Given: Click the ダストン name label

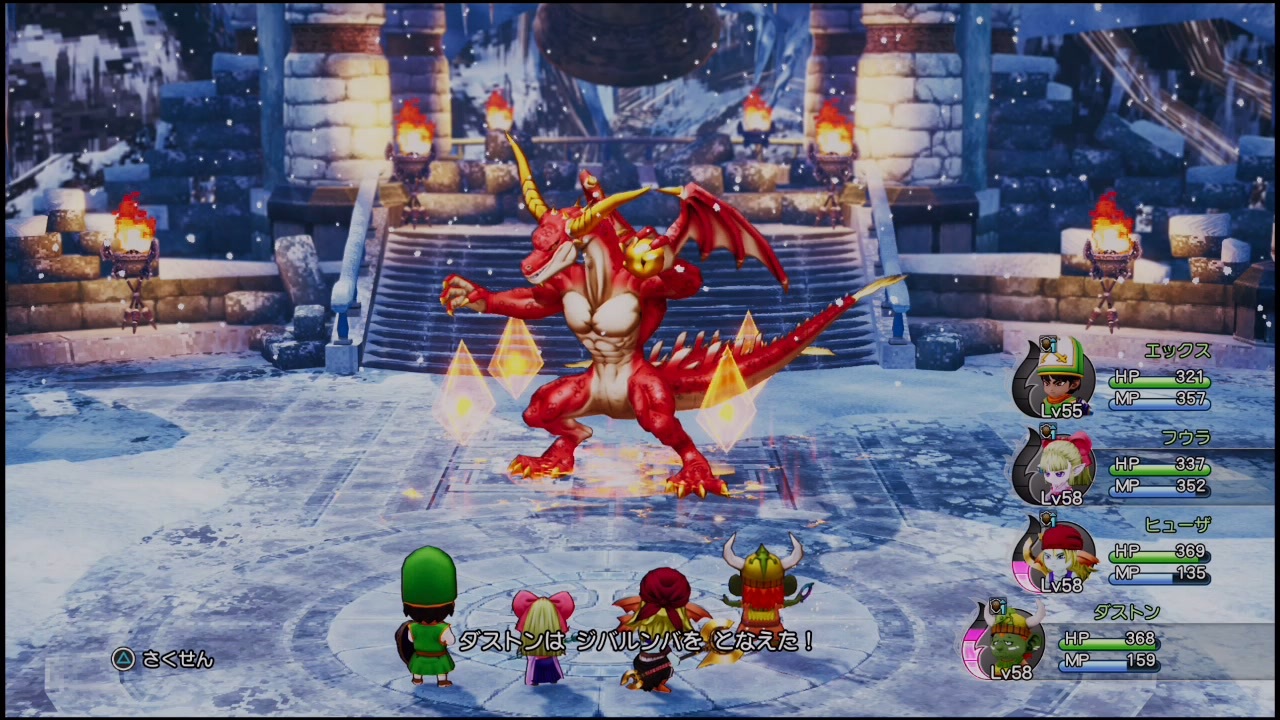Looking at the screenshot, I should (1128, 610).
